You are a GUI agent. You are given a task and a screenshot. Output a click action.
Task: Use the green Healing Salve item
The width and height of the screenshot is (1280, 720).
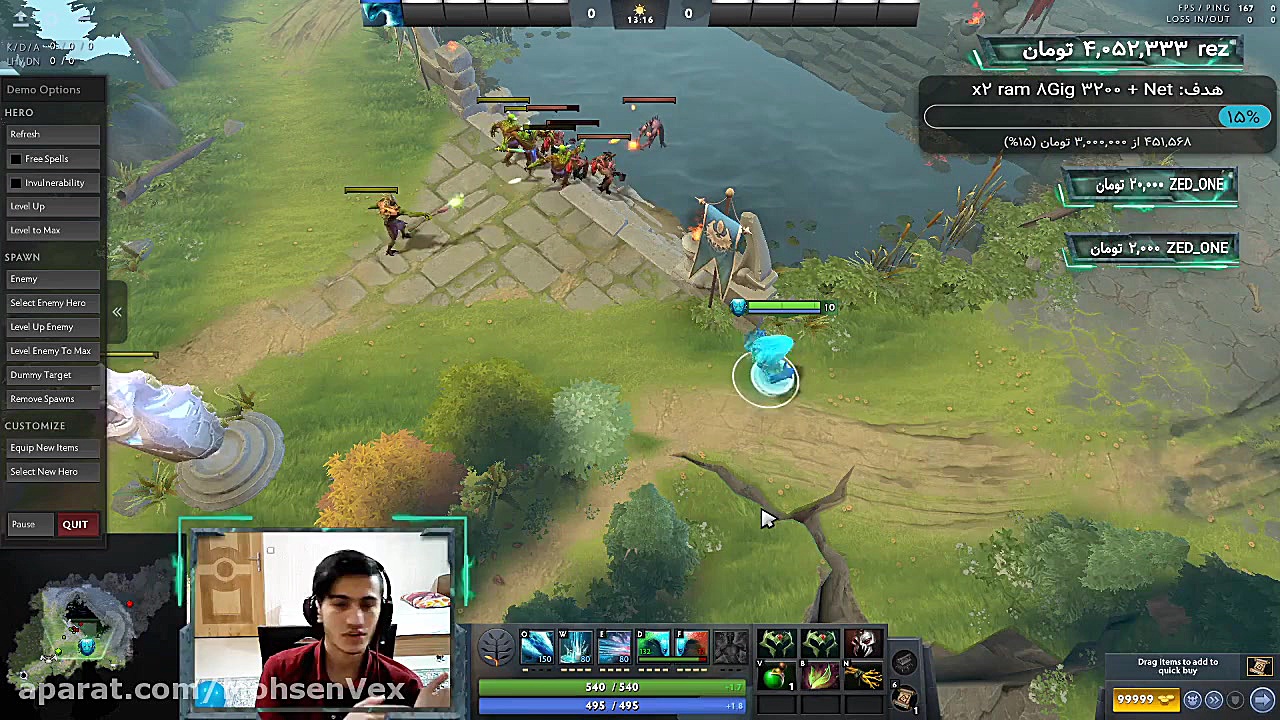776,678
